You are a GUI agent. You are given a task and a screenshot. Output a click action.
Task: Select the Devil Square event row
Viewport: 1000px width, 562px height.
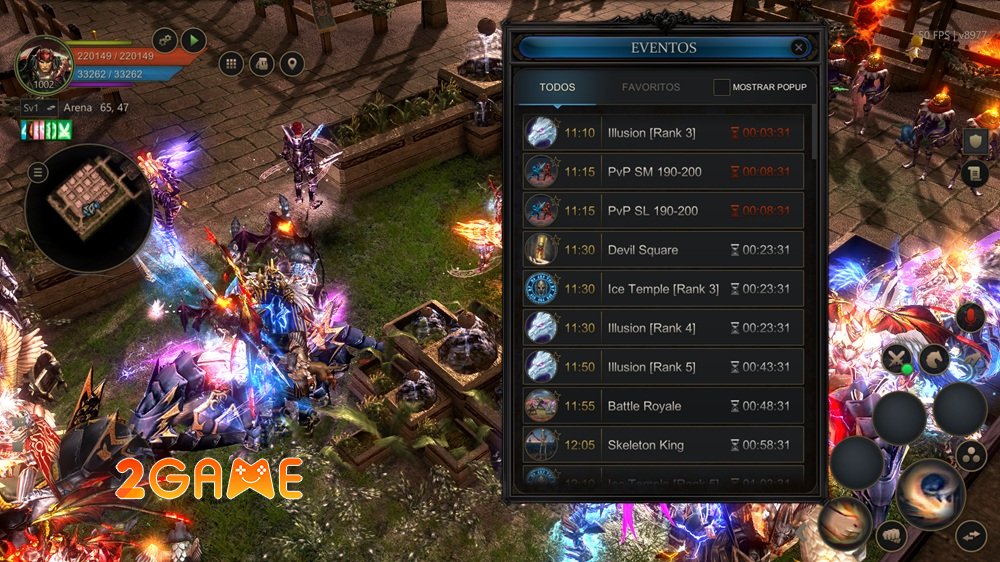point(663,250)
